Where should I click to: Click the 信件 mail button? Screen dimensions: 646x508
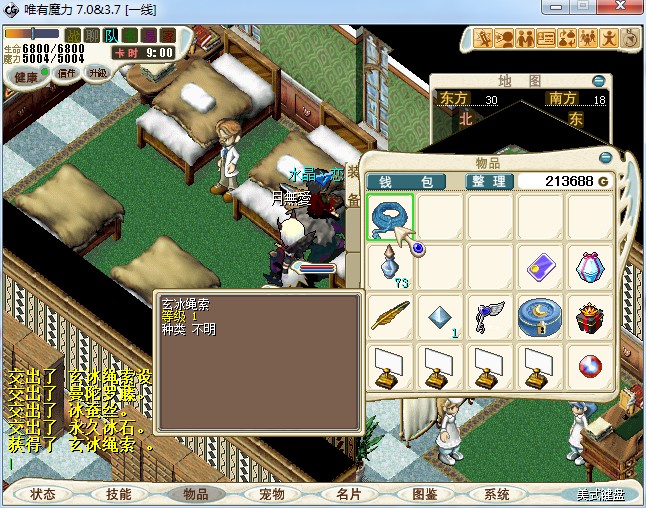click(x=68, y=73)
